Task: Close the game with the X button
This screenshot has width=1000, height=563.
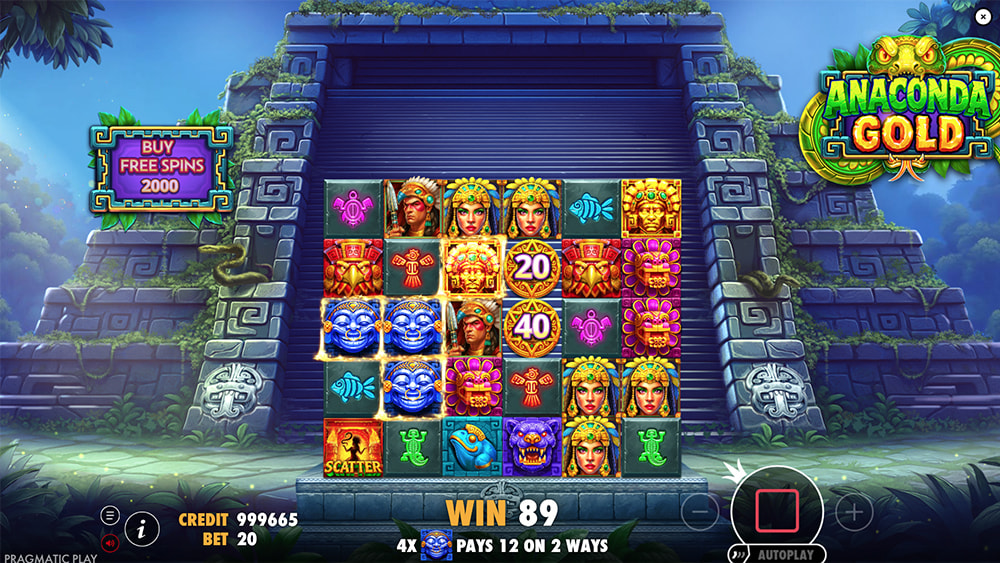Action: click(984, 15)
